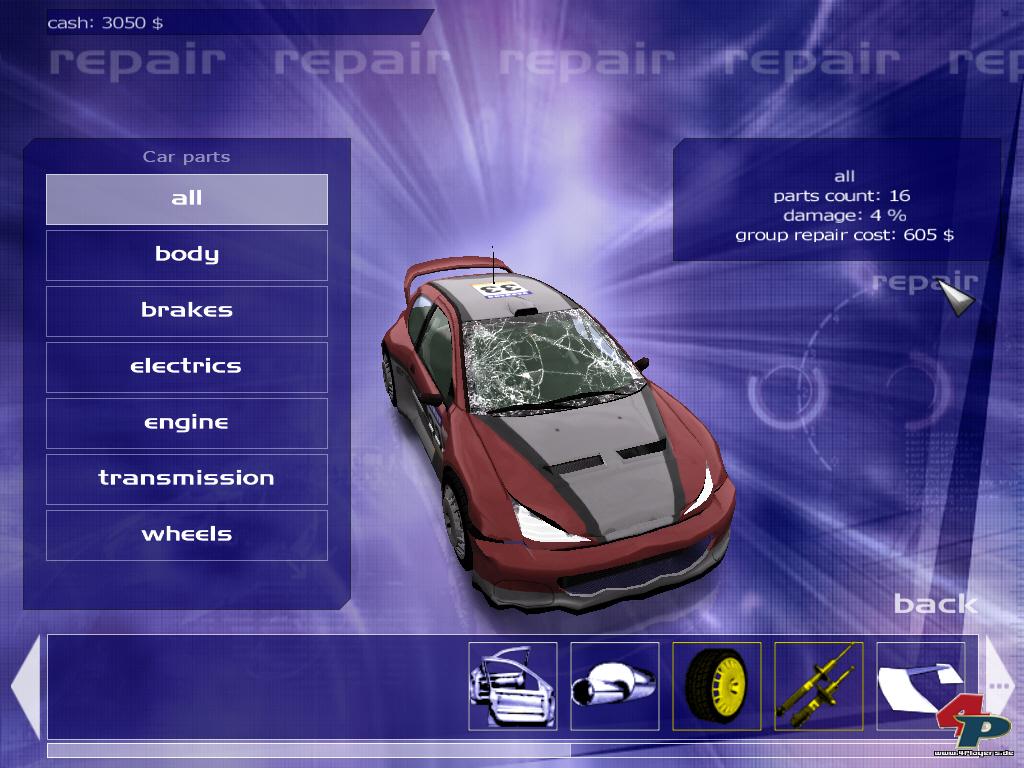Switch to the transmission category
Viewport: 1024px width, 768px height.
[187, 479]
